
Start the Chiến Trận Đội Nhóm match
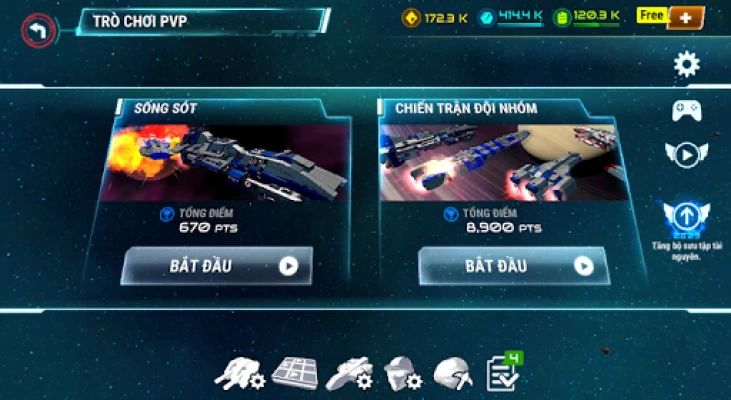513,266
